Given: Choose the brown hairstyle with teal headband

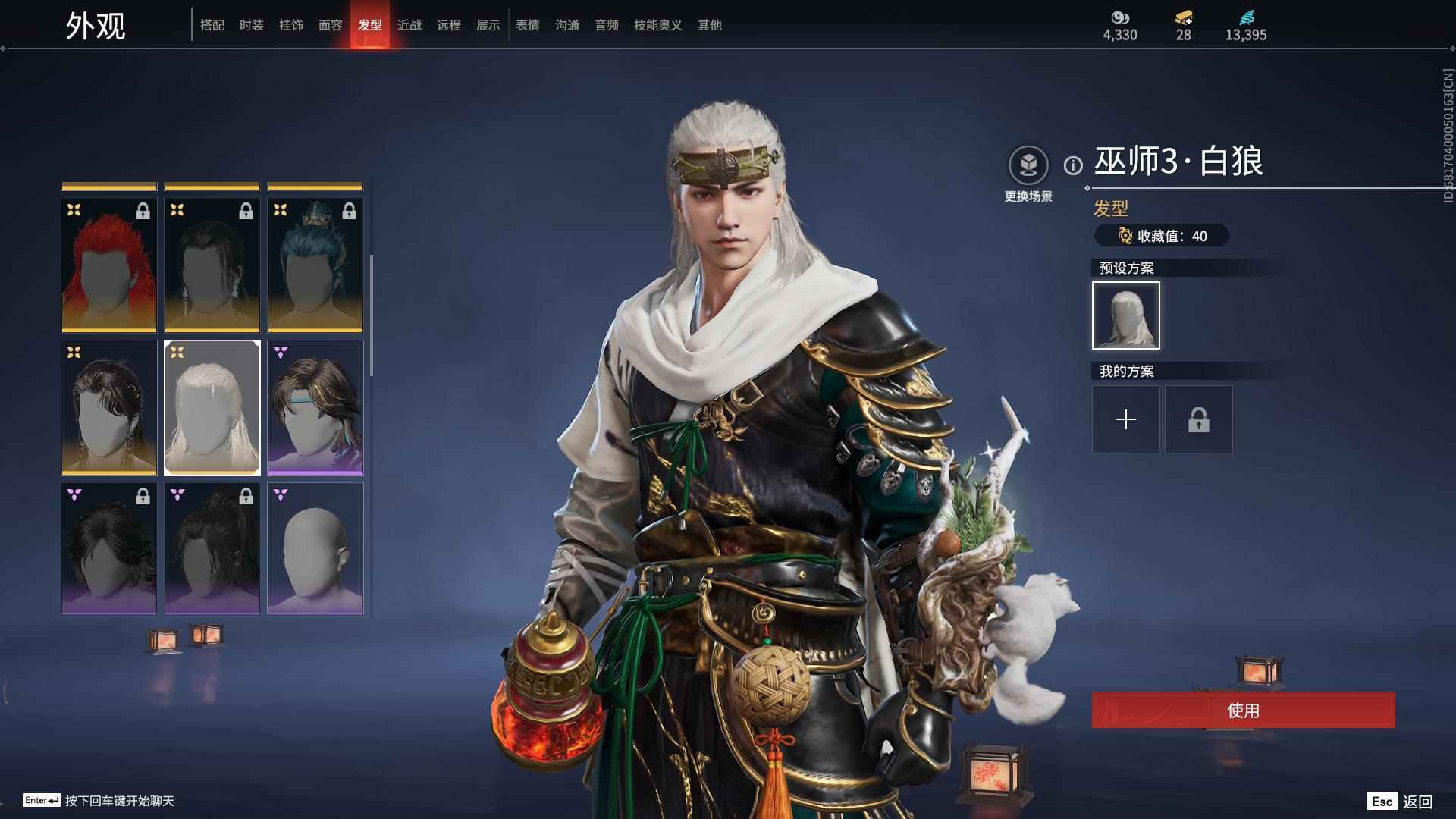Looking at the screenshot, I should 315,408.
